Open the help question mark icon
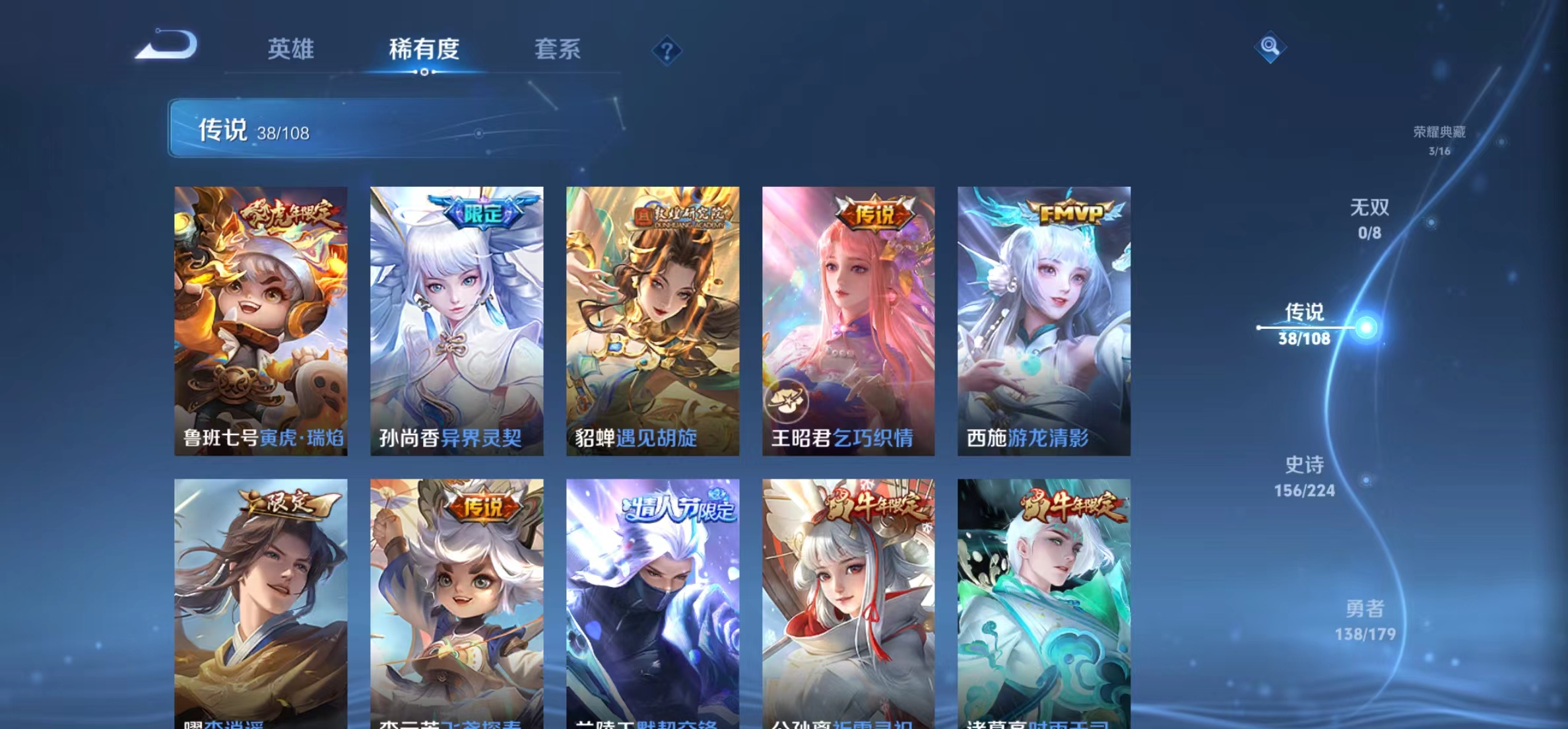 pyautogui.click(x=668, y=50)
